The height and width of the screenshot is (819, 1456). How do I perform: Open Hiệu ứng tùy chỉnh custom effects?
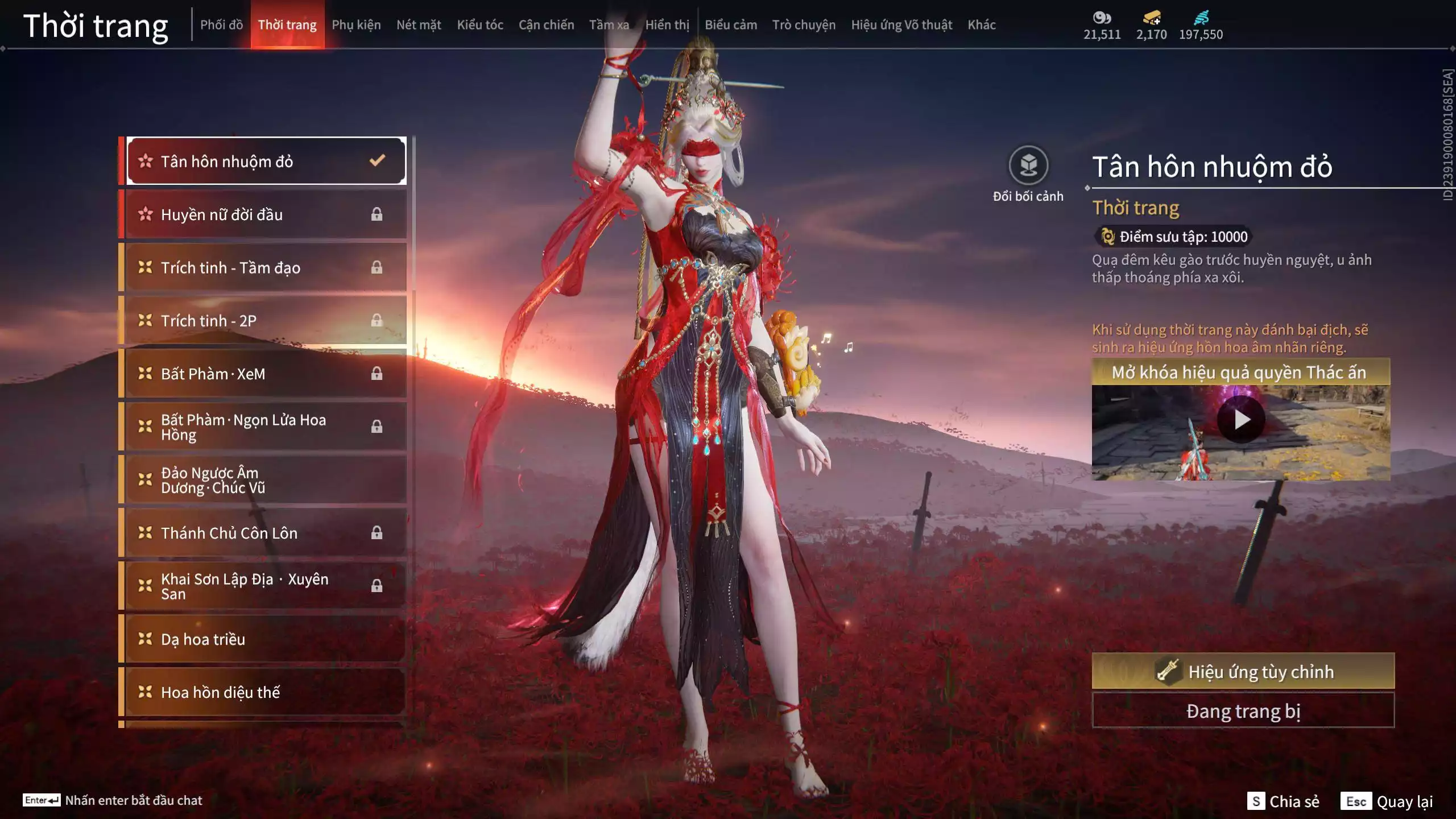coord(1243,672)
